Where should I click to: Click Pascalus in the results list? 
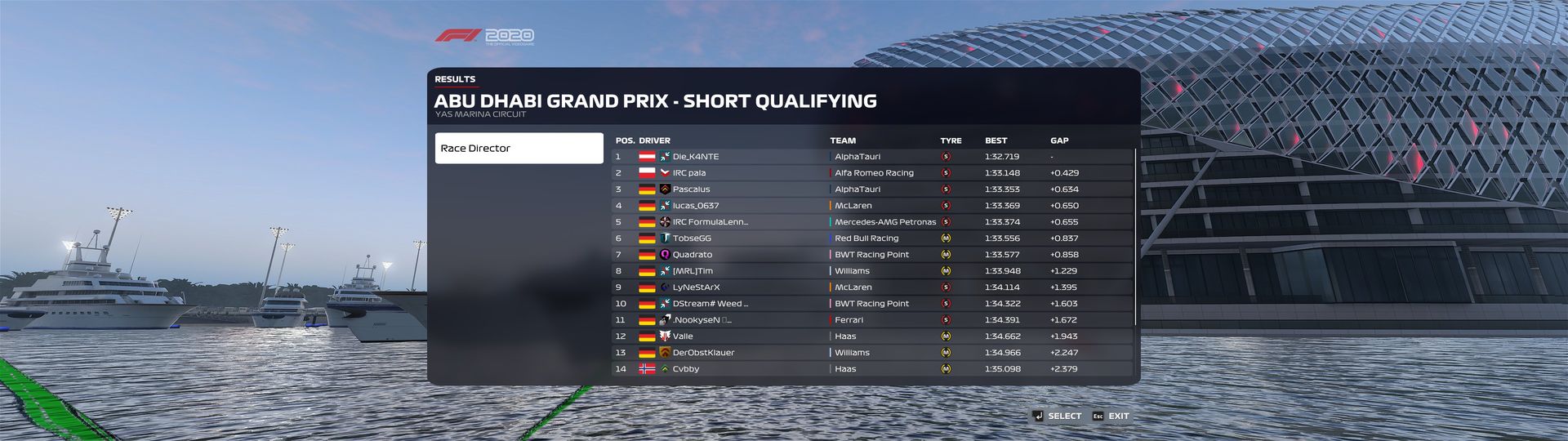tap(871, 189)
